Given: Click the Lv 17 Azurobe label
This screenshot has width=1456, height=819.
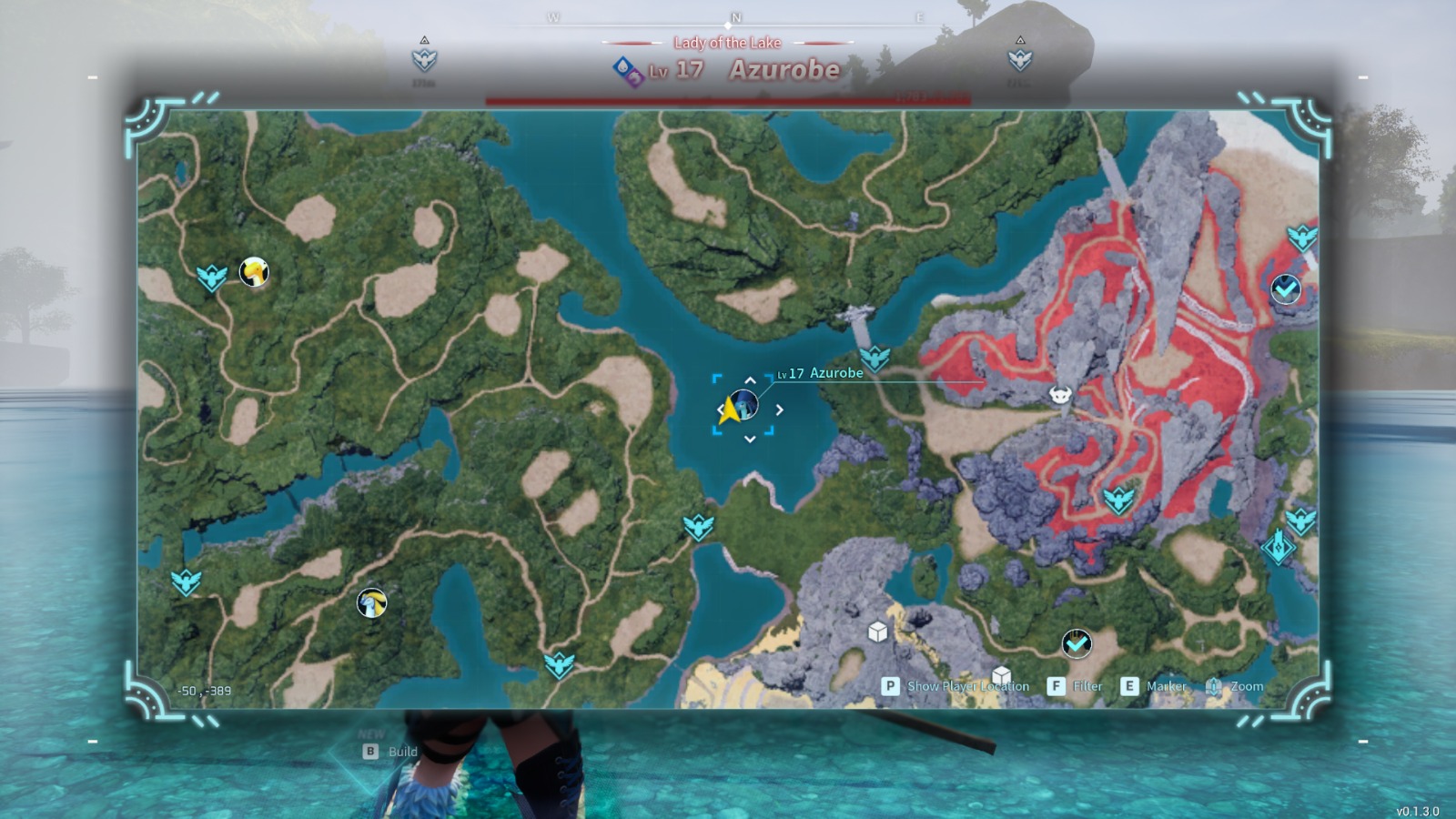Looking at the screenshot, I should (817, 373).
